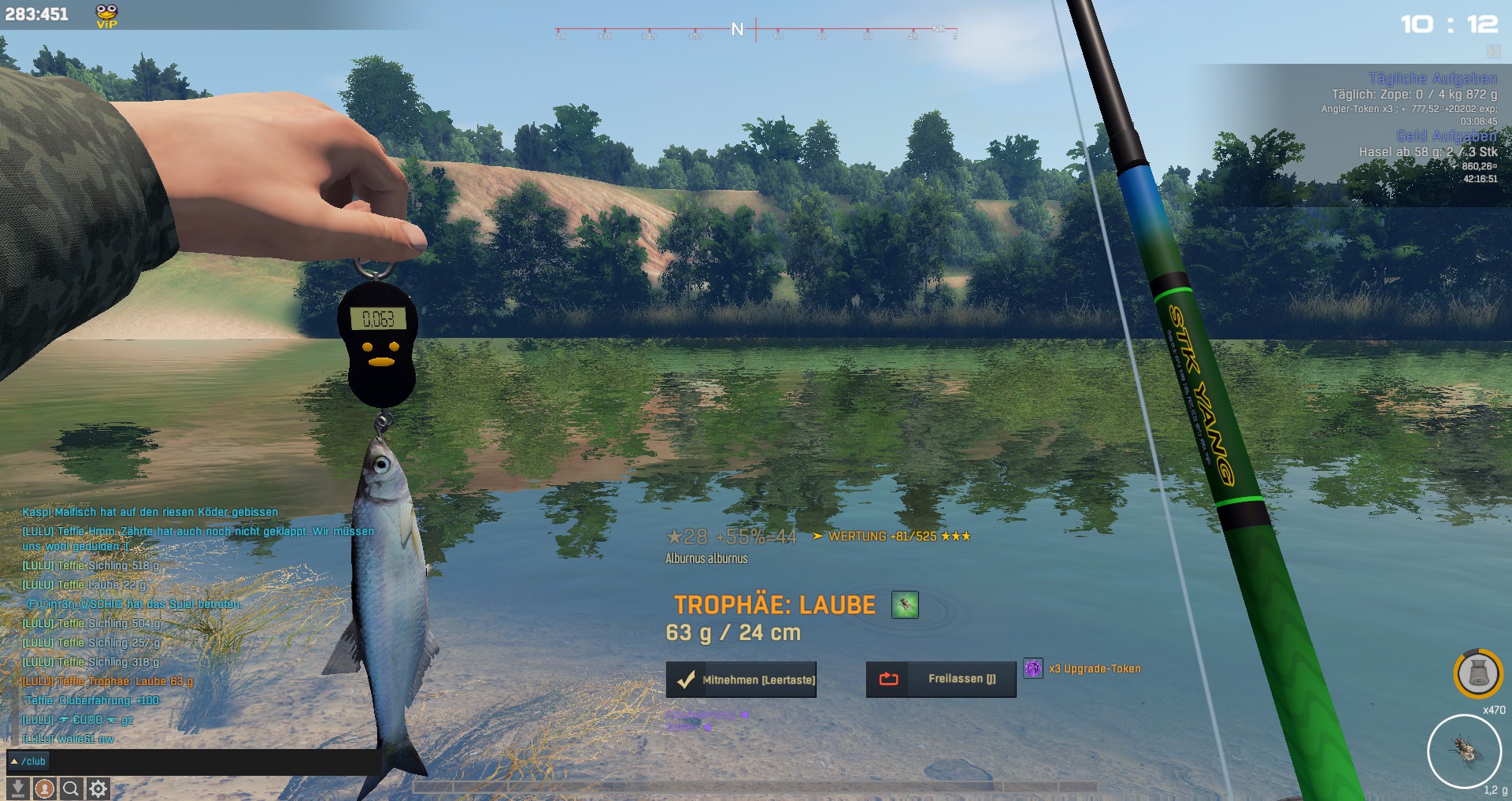The image size is (1512, 801).
Task: Open the orange player profile icon
Action: point(45,788)
